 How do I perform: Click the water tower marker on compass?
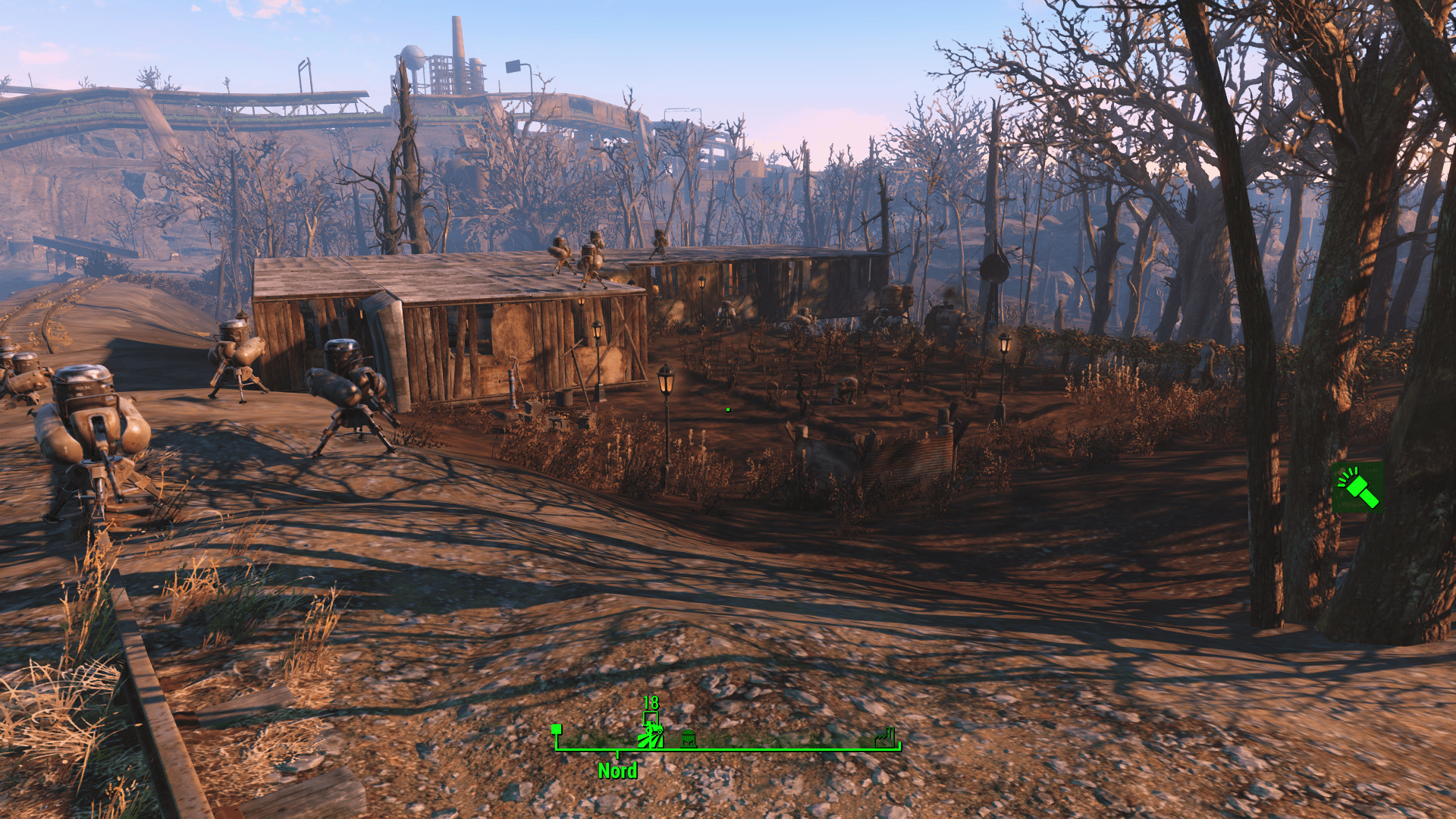point(688,738)
